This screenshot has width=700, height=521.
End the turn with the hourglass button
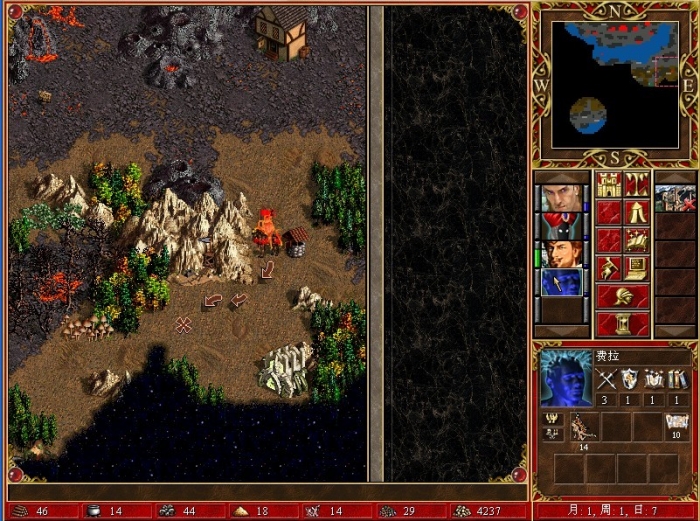click(622, 325)
